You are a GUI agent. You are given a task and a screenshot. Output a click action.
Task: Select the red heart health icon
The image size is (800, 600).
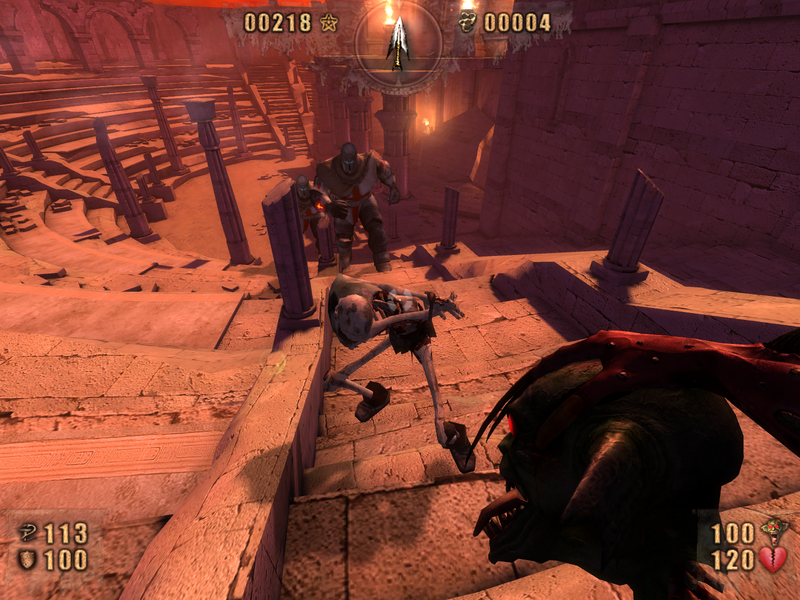click(x=773, y=560)
